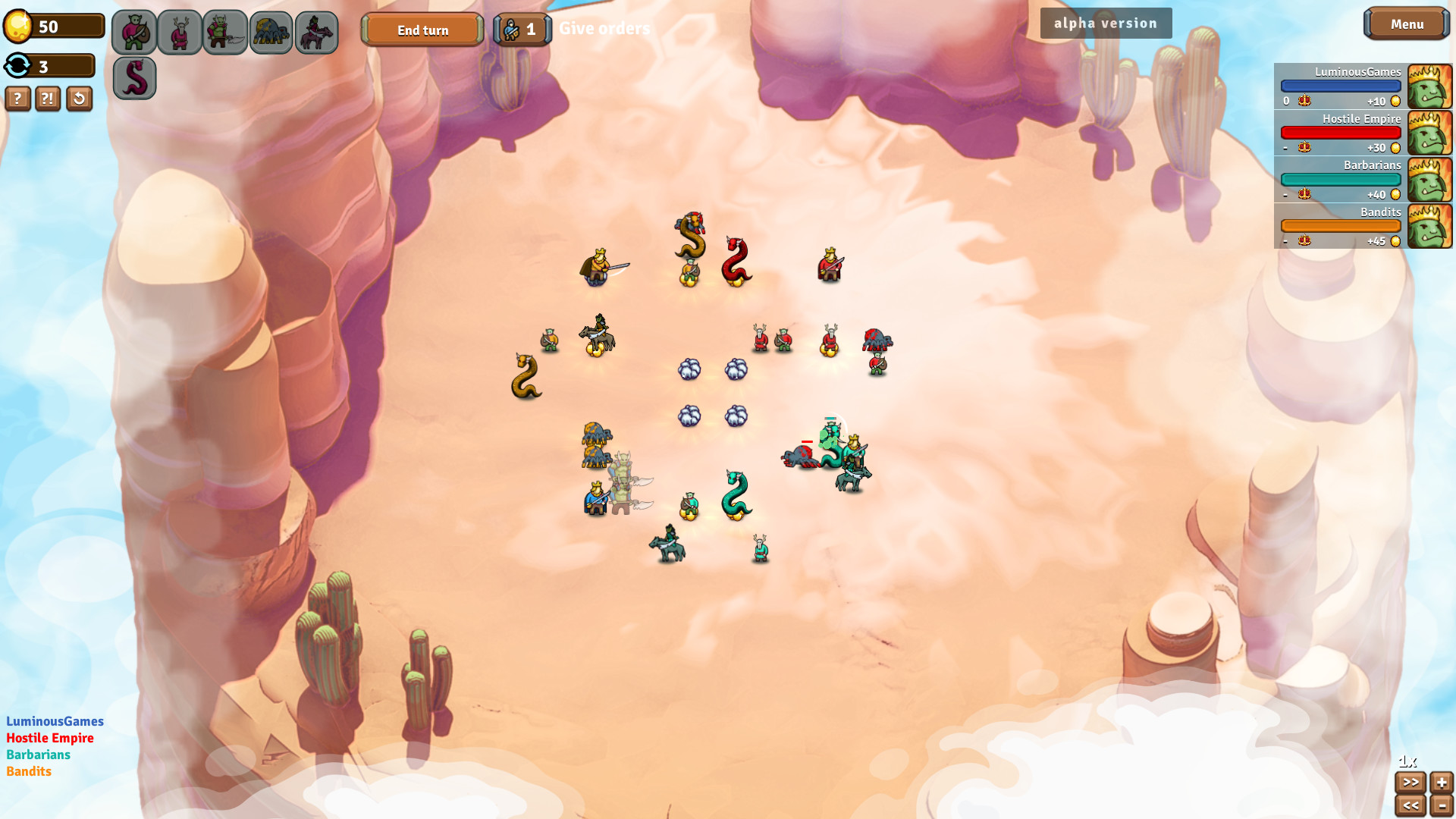
Task: Select the blue spider unit icon
Action: coord(271,31)
